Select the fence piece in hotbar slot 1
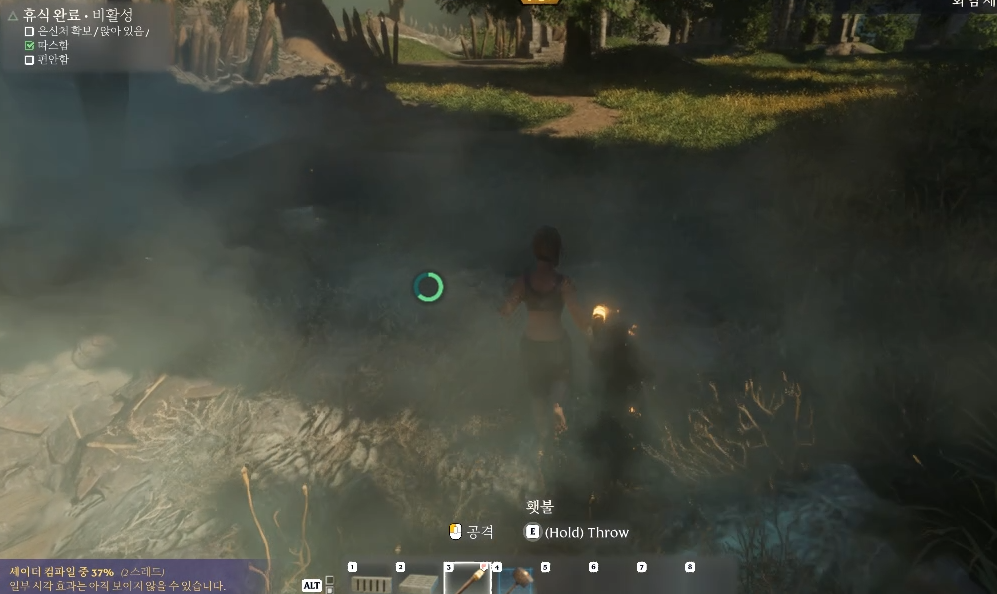 coord(371,581)
